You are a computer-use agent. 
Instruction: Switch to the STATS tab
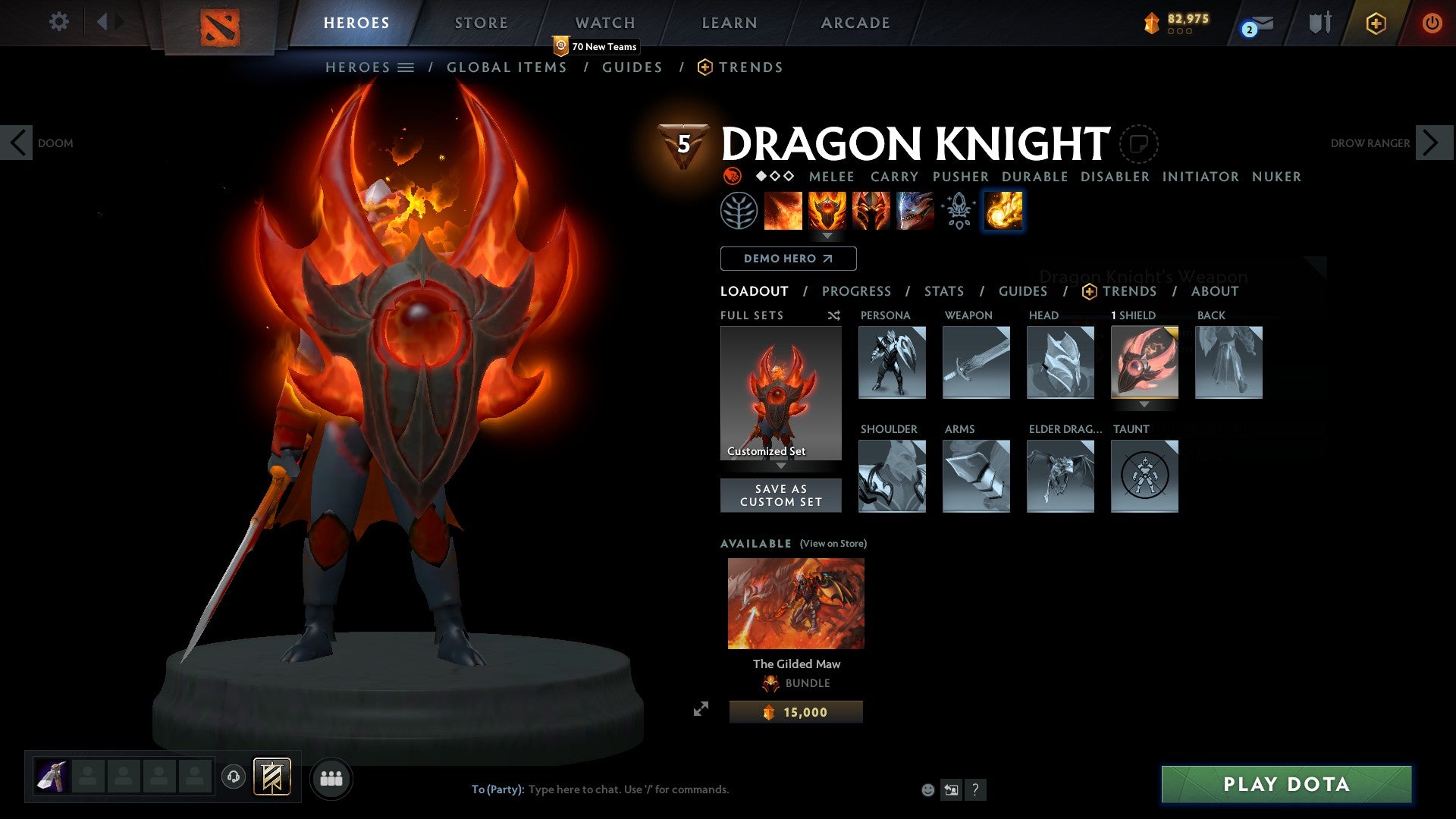943,291
